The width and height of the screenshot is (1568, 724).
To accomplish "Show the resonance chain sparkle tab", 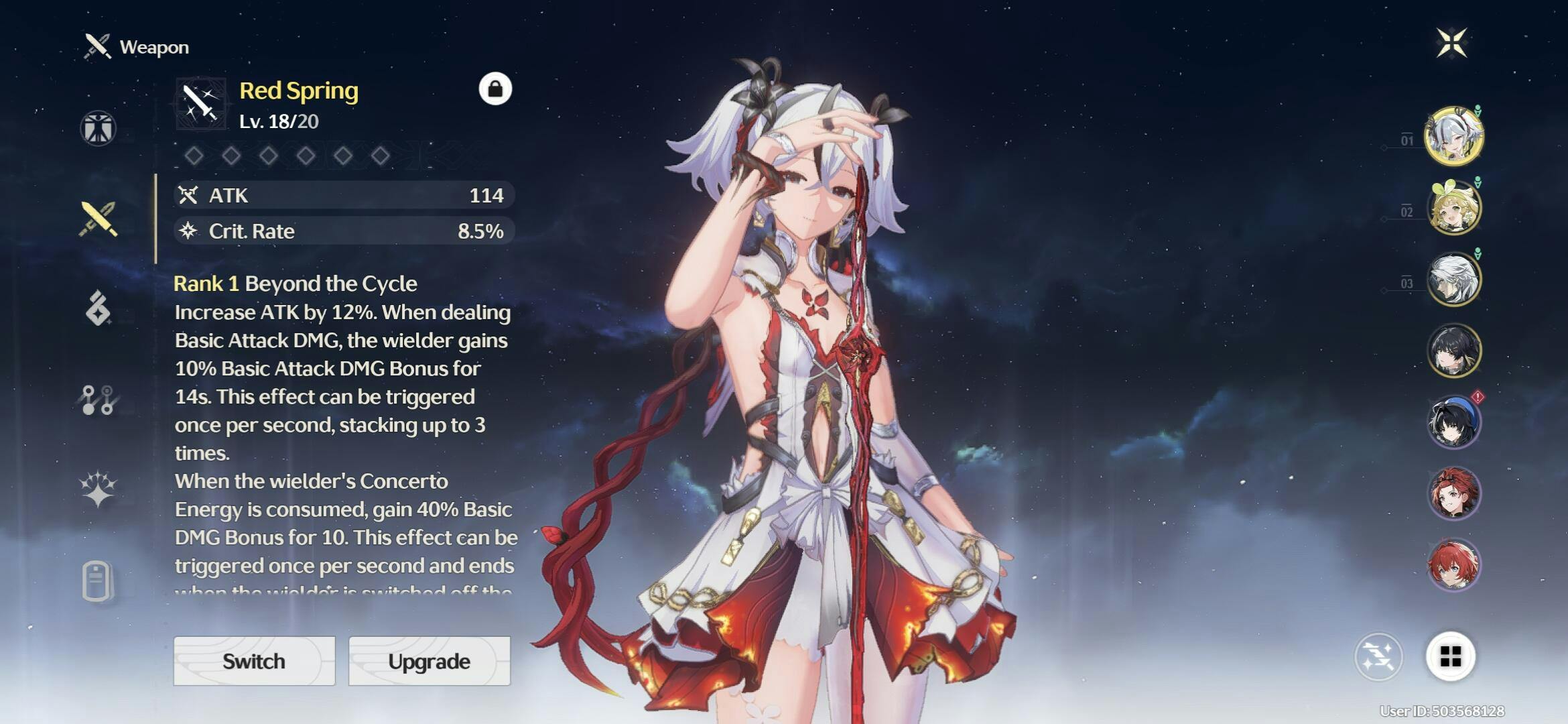I will (98, 488).
